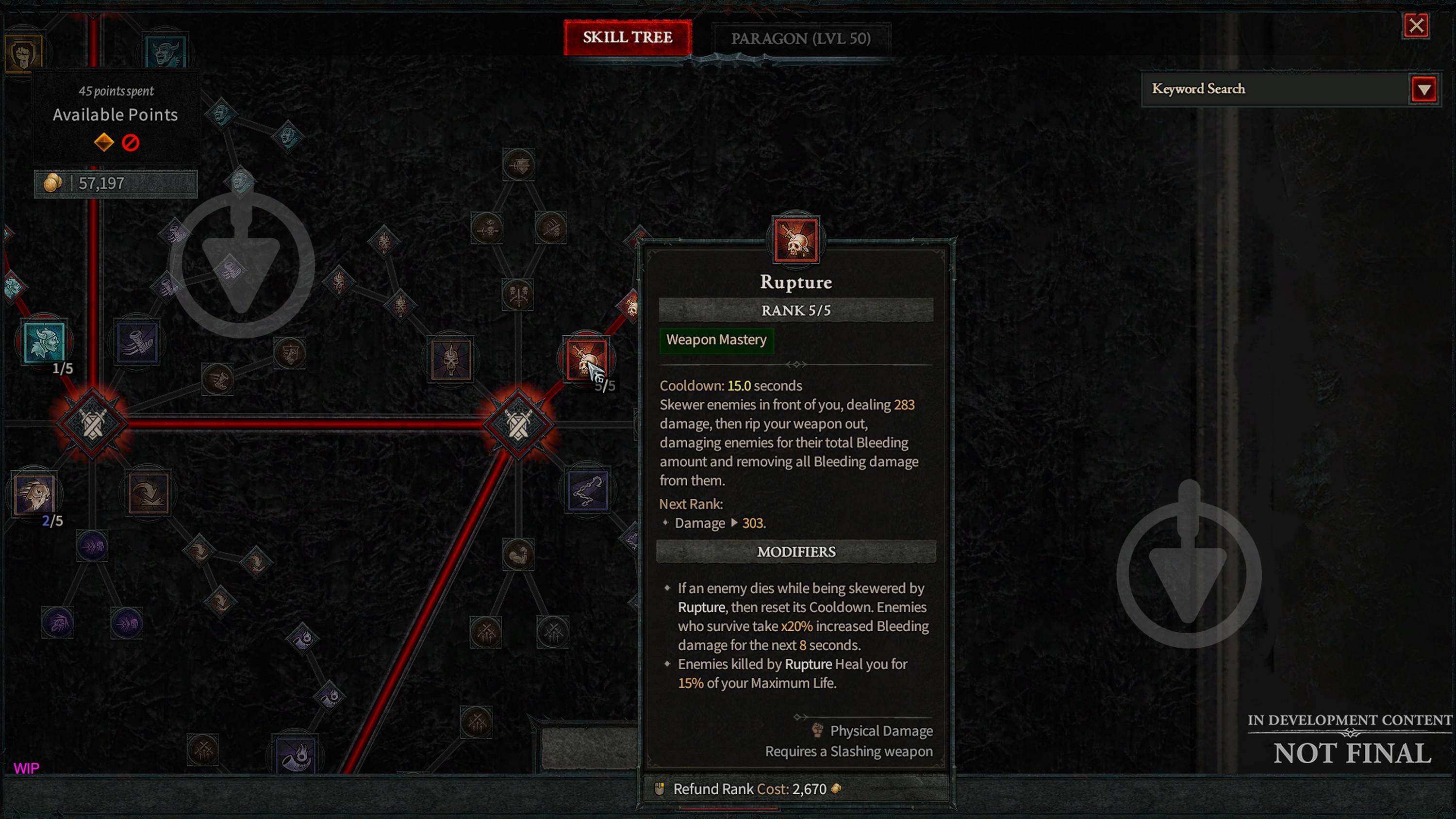Open the Paragon (LVL 50) tab

800,39
